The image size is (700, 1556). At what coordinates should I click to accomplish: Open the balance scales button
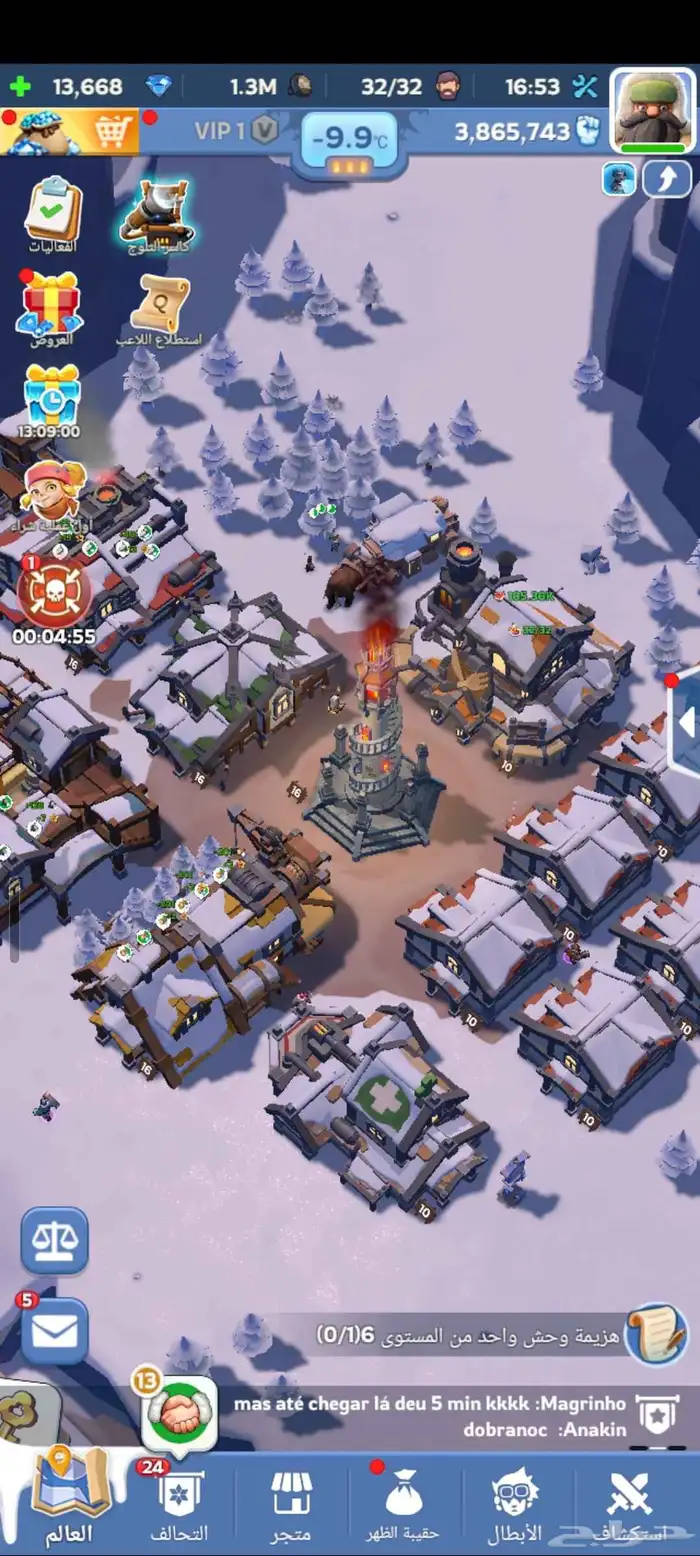[x=55, y=1240]
